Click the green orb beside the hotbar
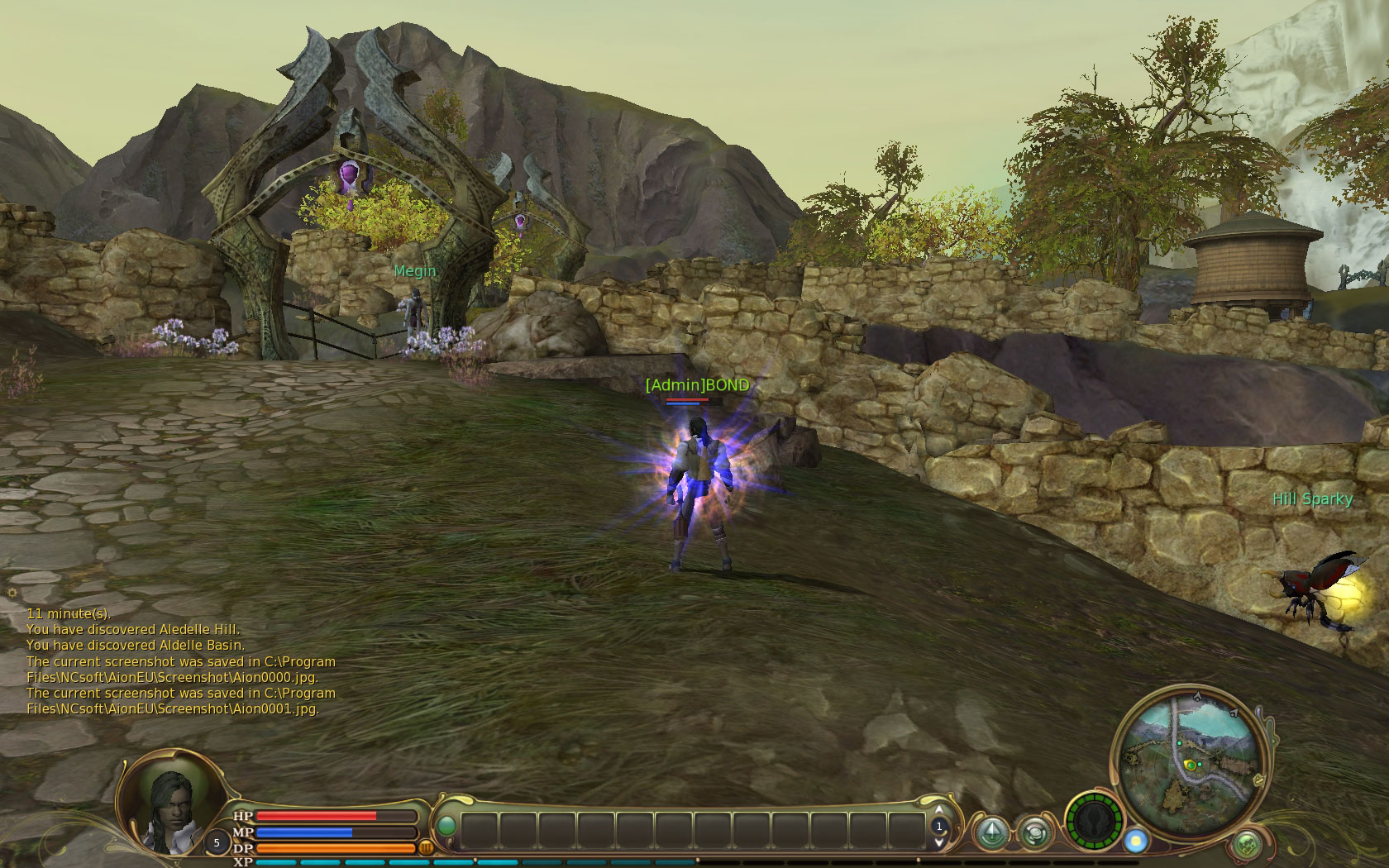The width and height of the screenshot is (1389, 868). point(446,826)
